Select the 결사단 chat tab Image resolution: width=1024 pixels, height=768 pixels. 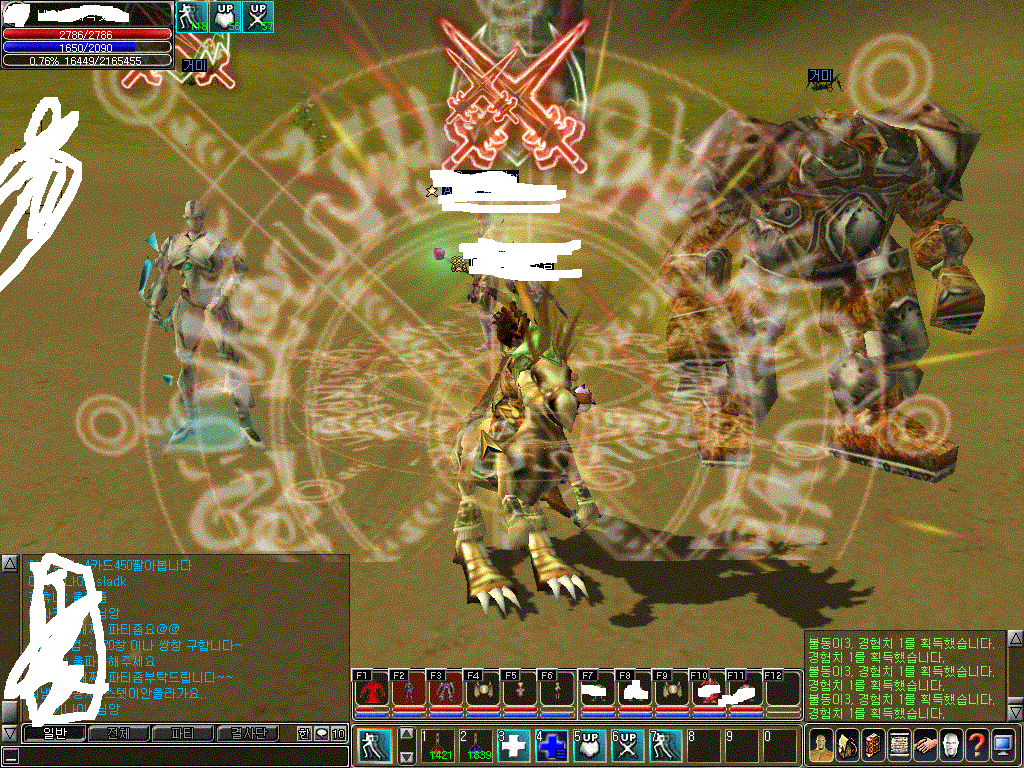[249, 734]
